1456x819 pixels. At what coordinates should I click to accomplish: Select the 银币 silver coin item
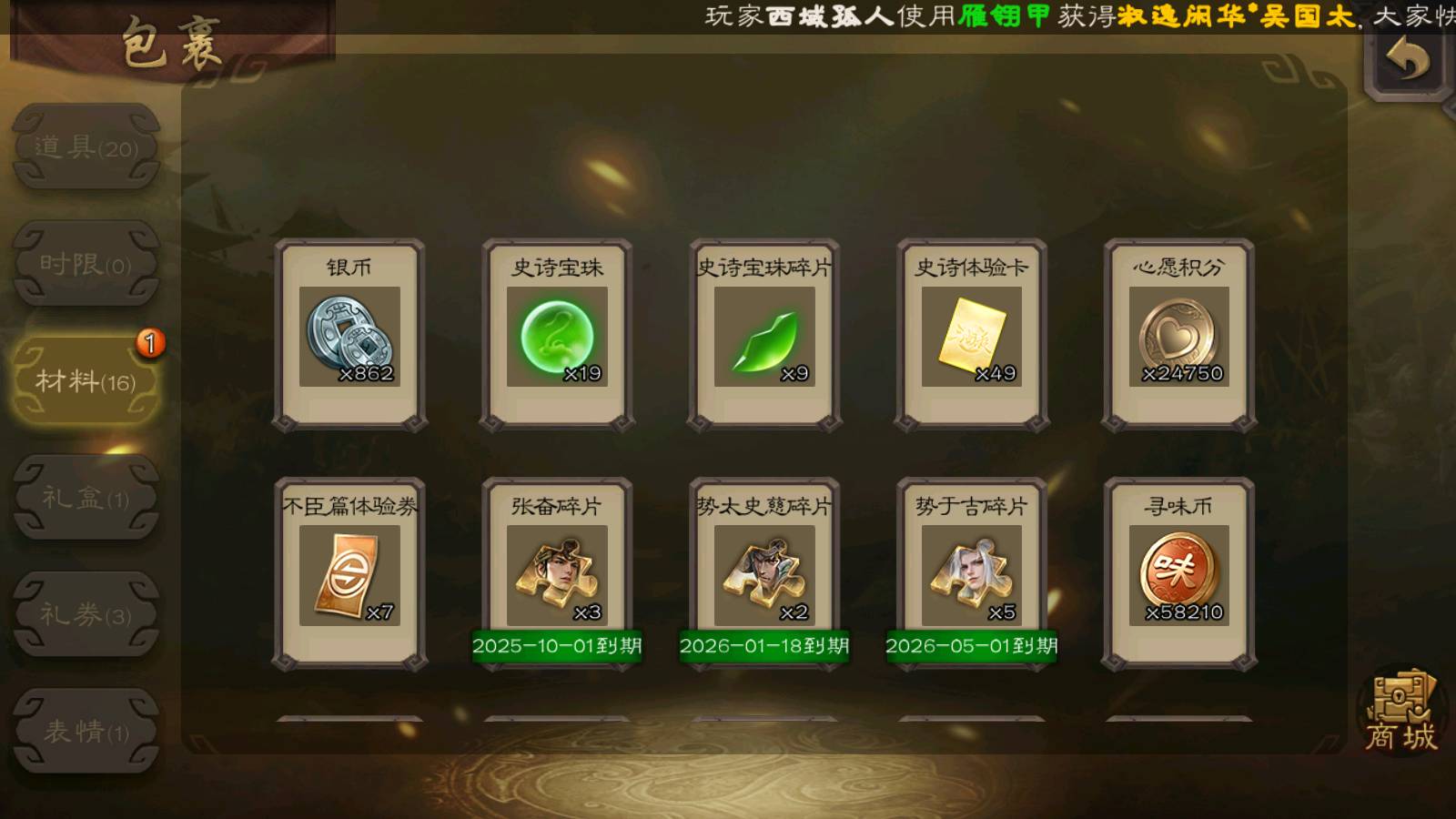[x=349, y=335]
